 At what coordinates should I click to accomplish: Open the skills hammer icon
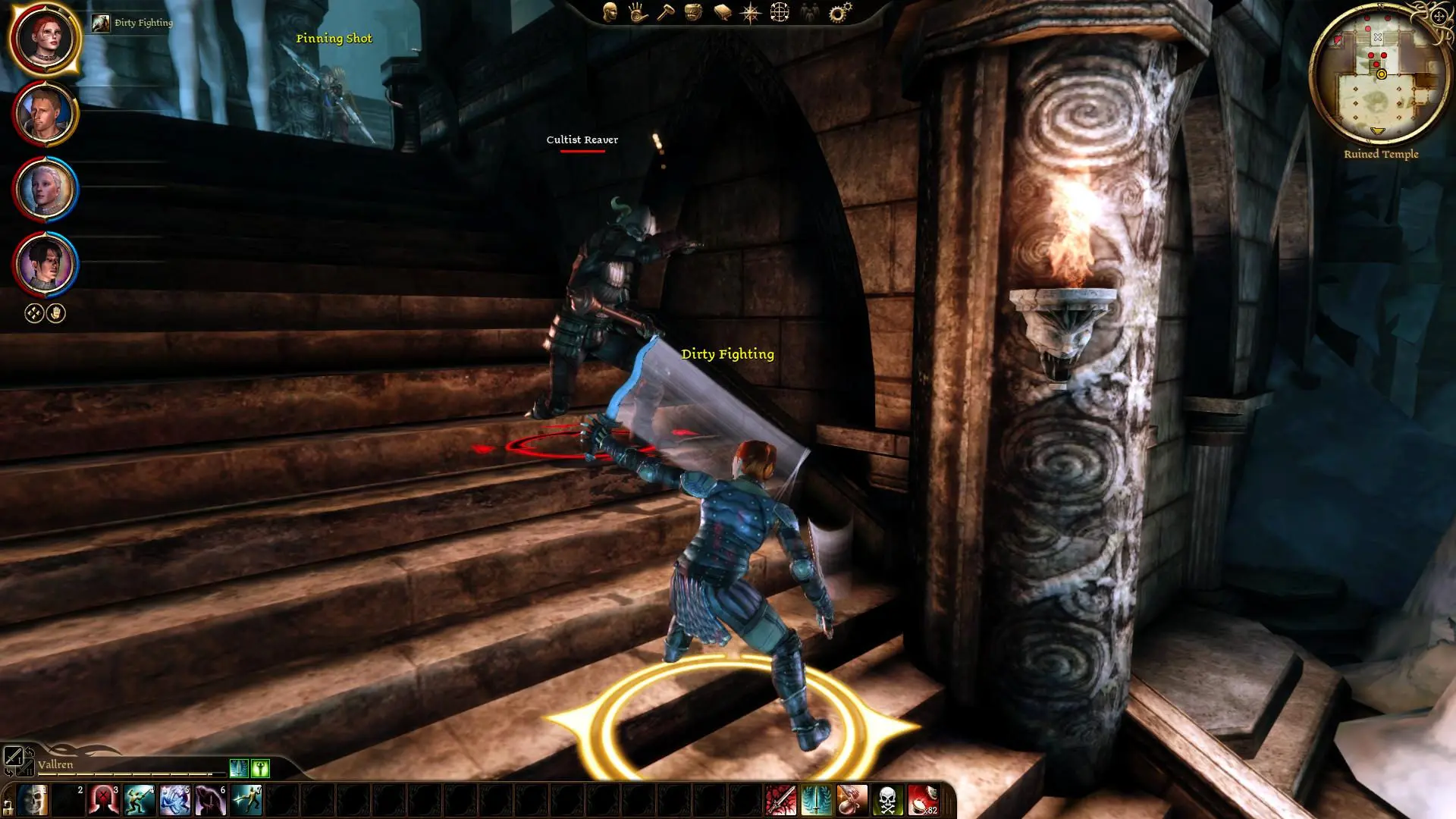[x=666, y=12]
